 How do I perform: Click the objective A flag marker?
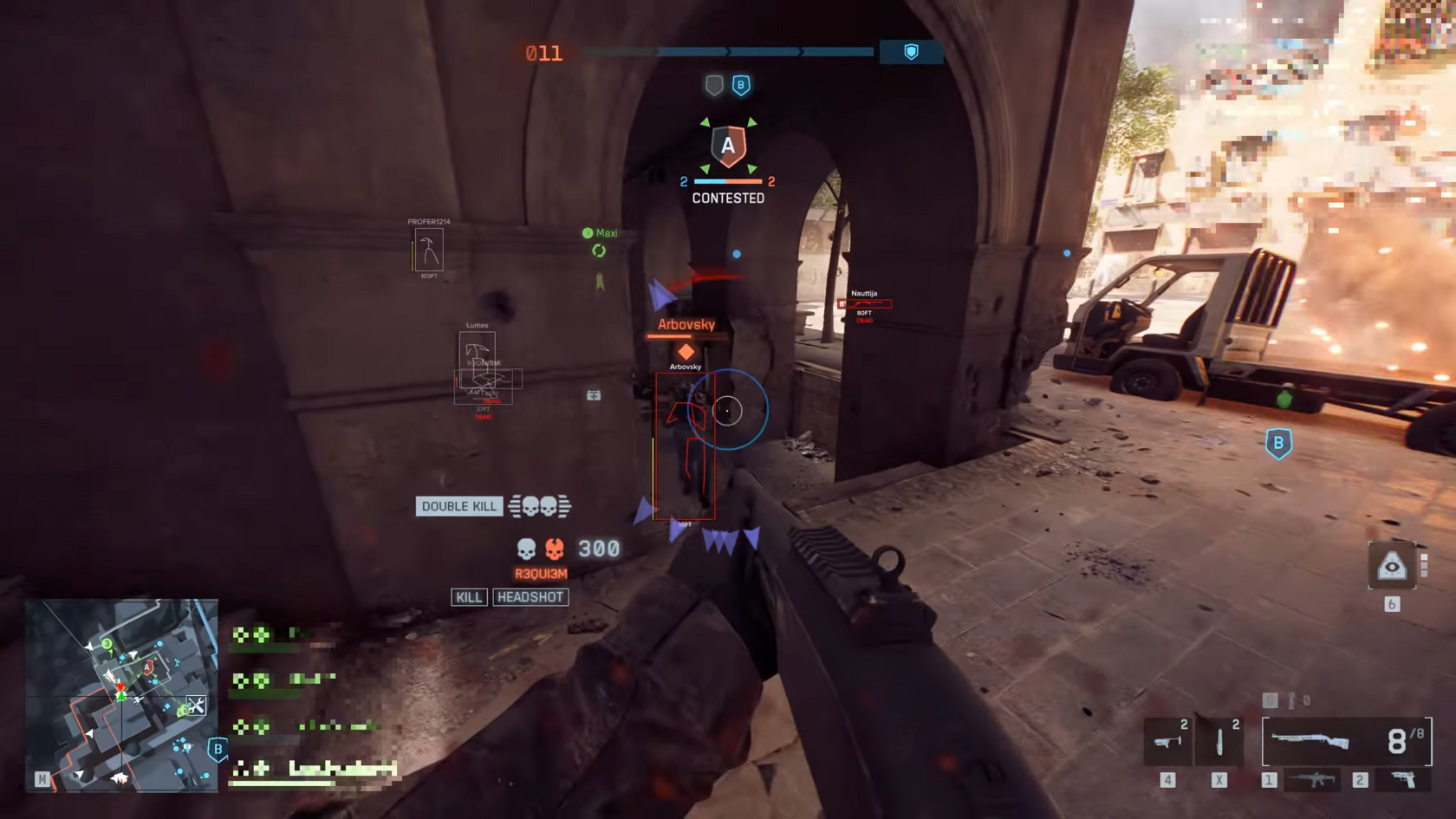728,146
